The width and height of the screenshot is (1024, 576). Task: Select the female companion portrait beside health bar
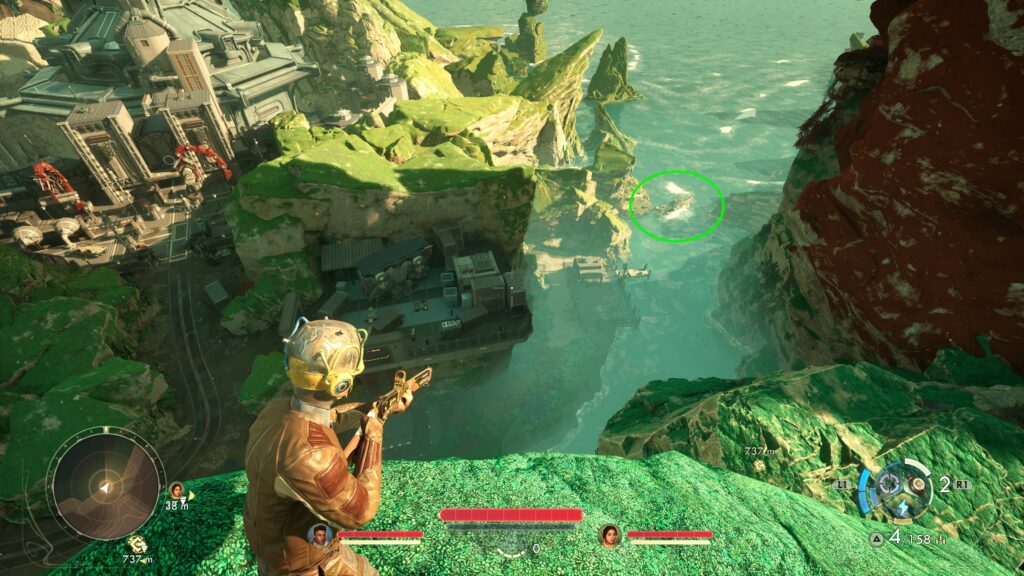tap(609, 534)
